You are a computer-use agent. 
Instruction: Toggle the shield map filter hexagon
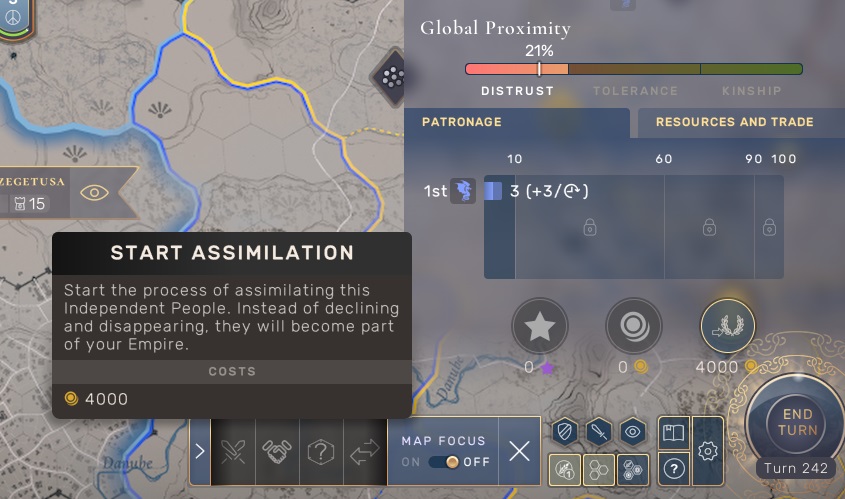click(x=565, y=432)
